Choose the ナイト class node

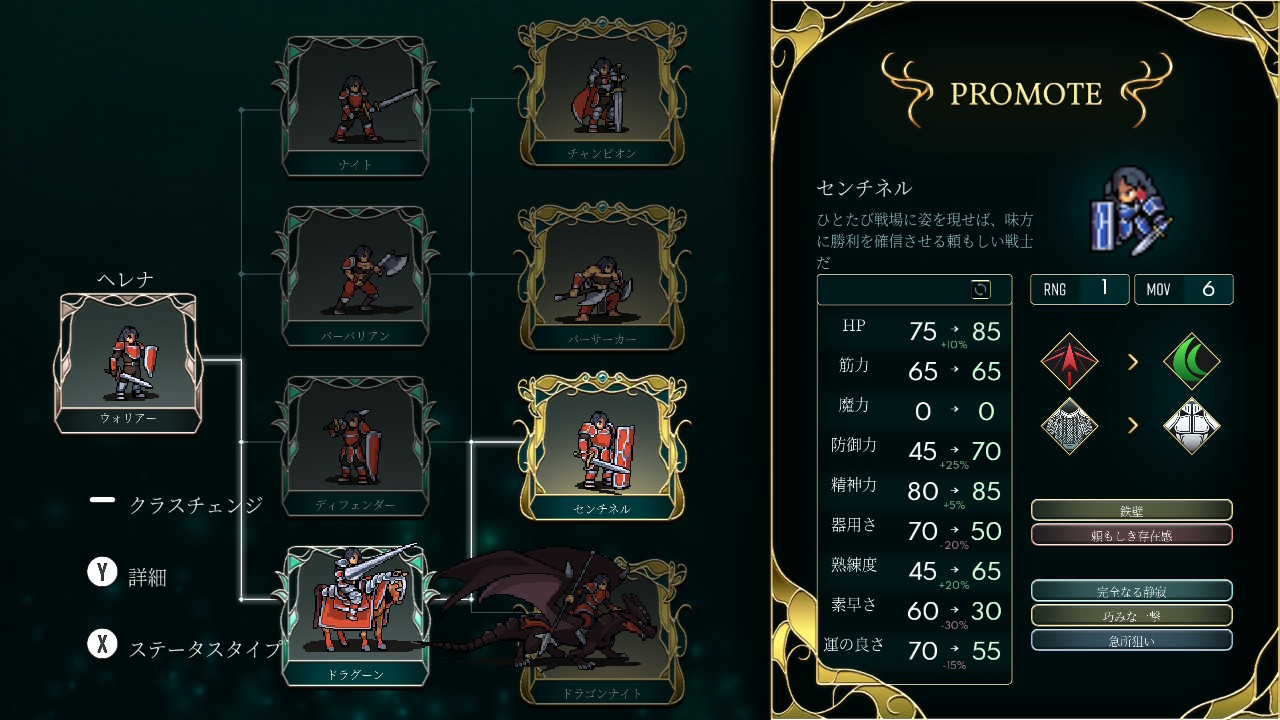pos(356,105)
